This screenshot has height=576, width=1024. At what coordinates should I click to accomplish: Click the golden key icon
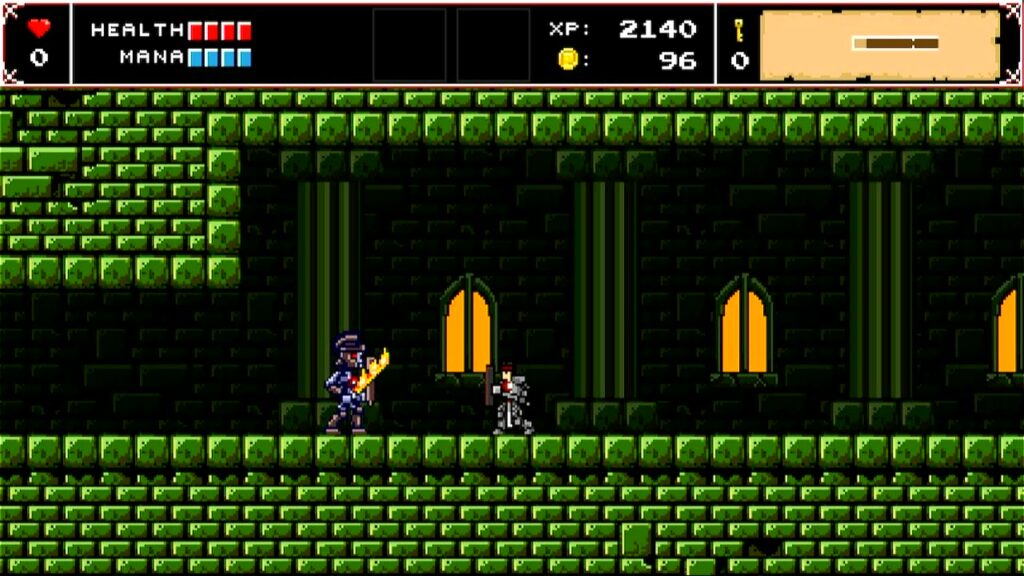coord(740,29)
